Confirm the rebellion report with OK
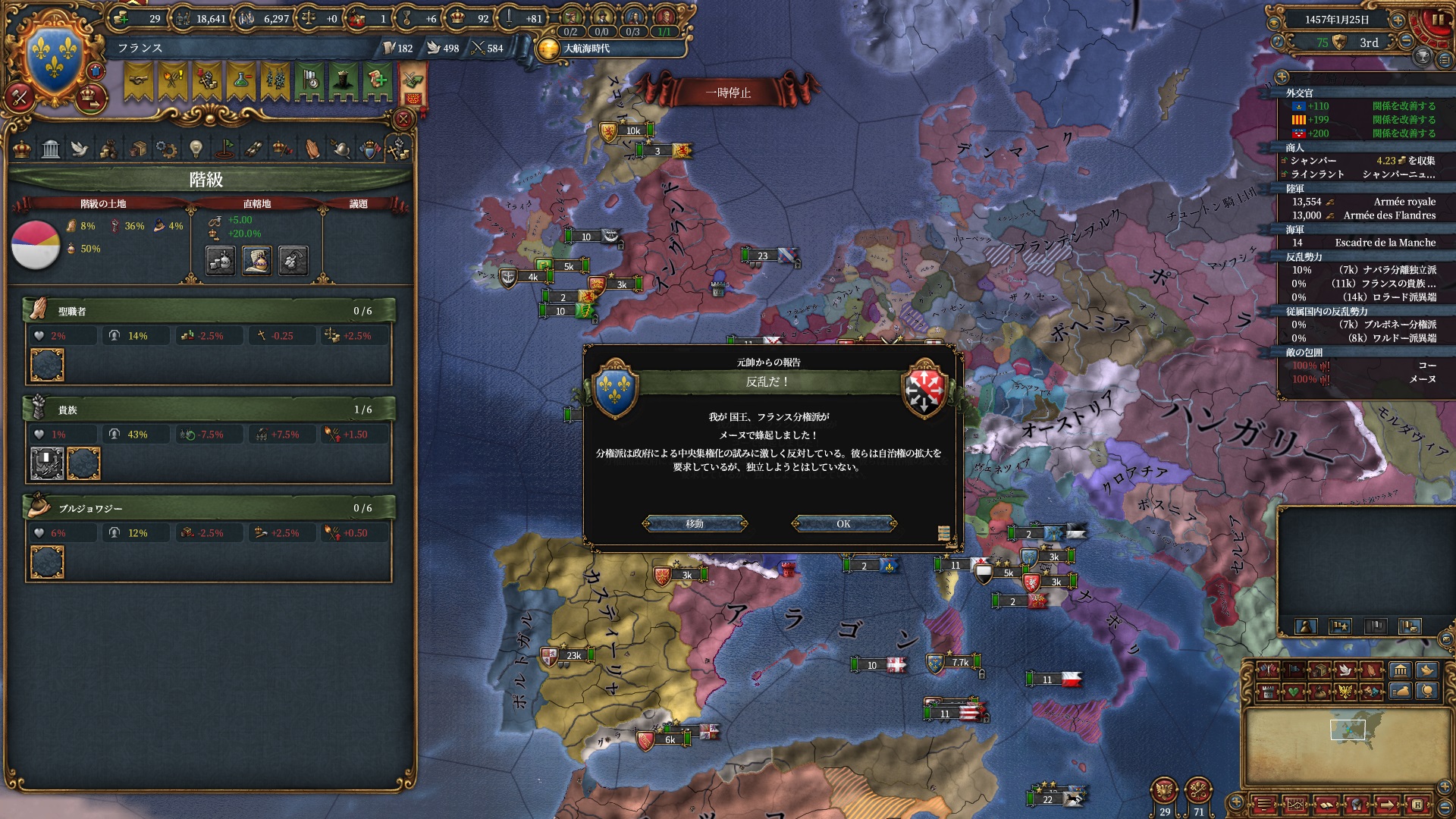1456x819 pixels. [843, 524]
